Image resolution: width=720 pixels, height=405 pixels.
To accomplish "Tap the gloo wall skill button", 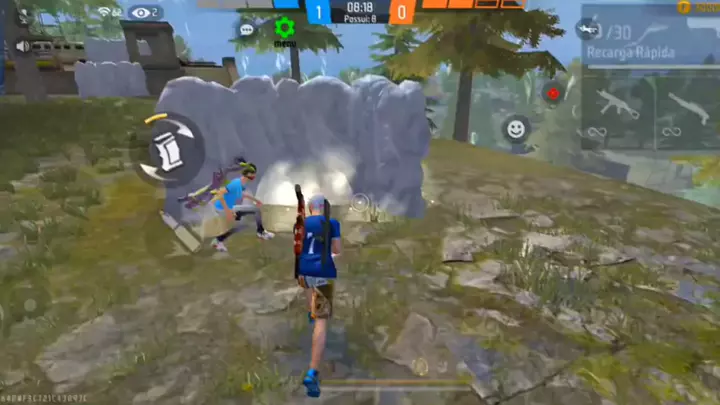I will click(x=167, y=150).
